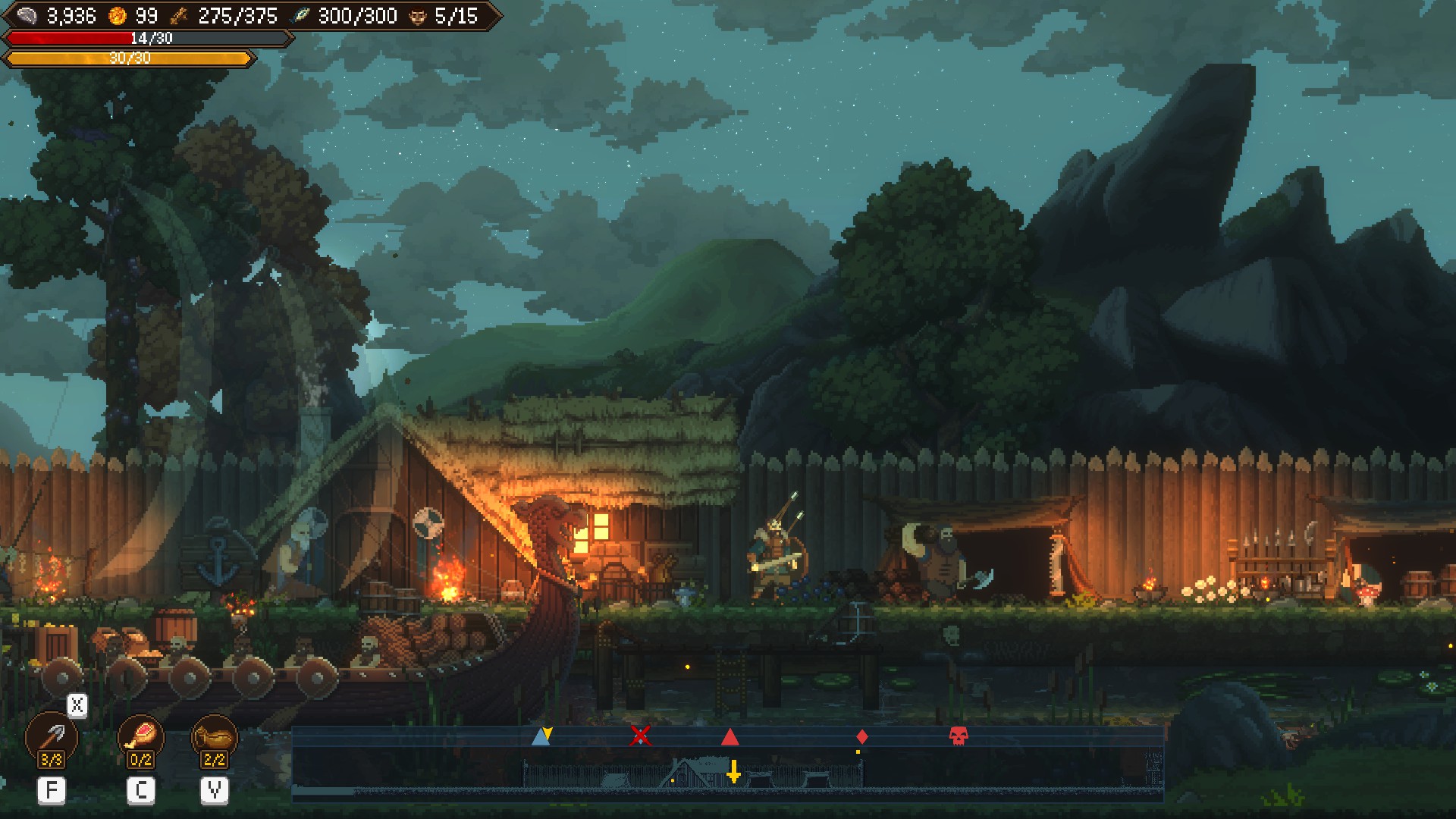Use the roasted meat food item
1456x819 pixels.
[141, 737]
